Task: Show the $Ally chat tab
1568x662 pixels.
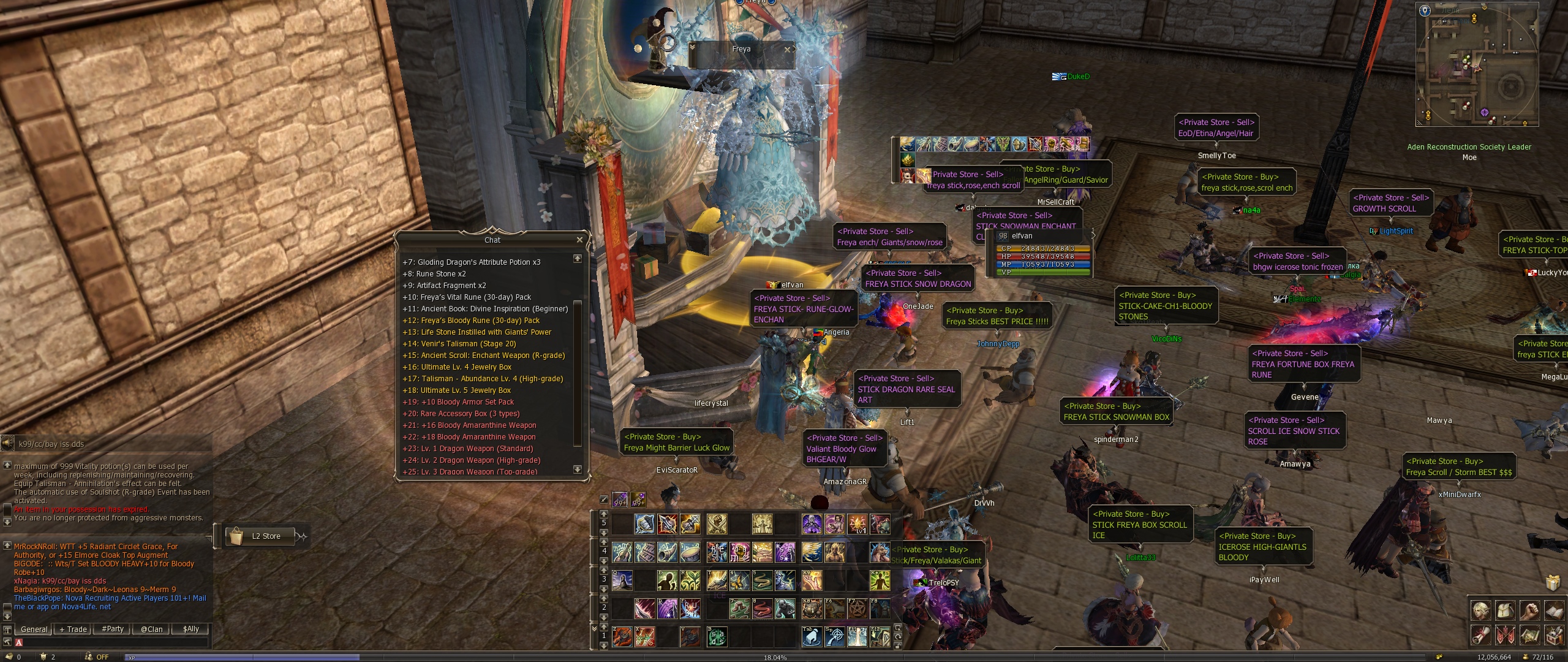Action: click(190, 629)
